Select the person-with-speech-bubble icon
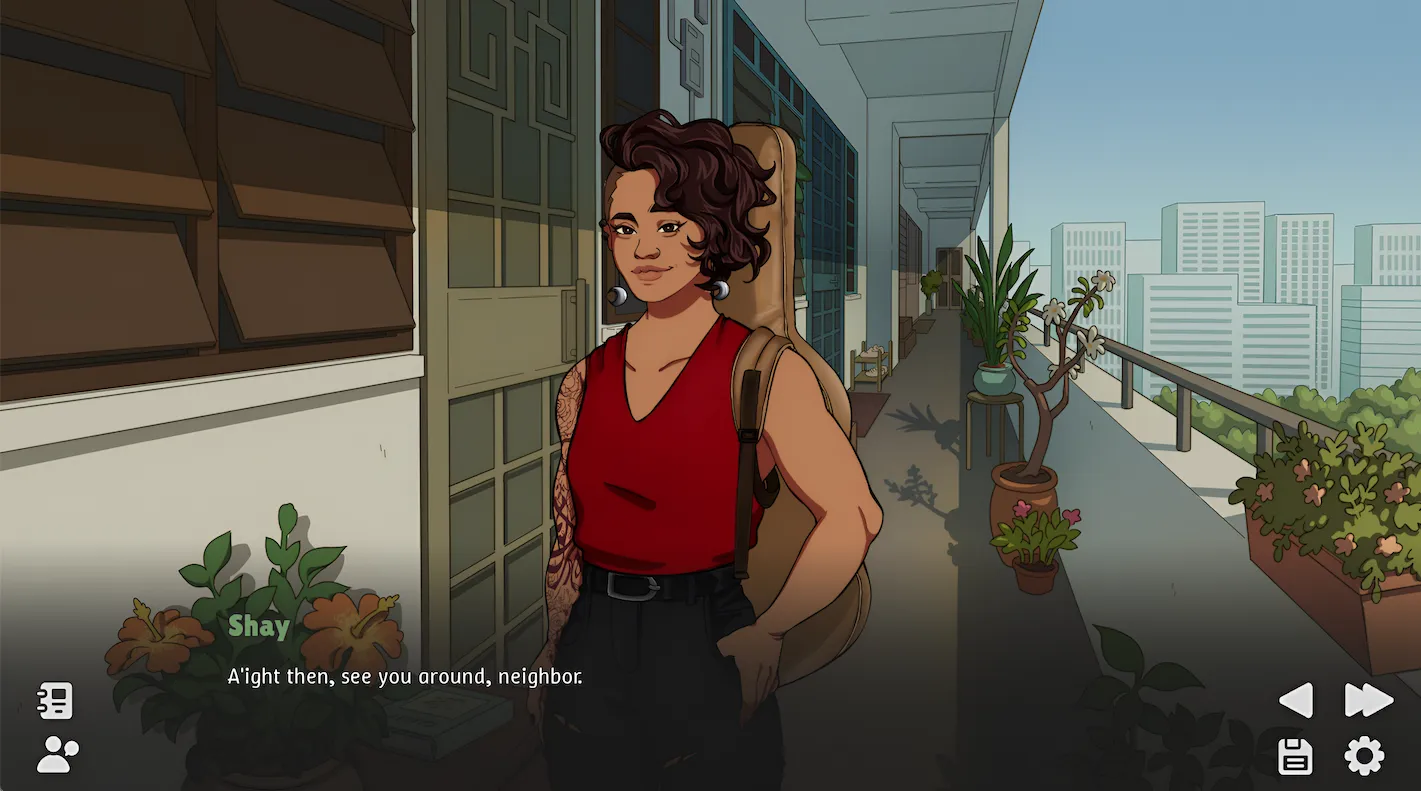This screenshot has width=1421, height=791. [57, 752]
